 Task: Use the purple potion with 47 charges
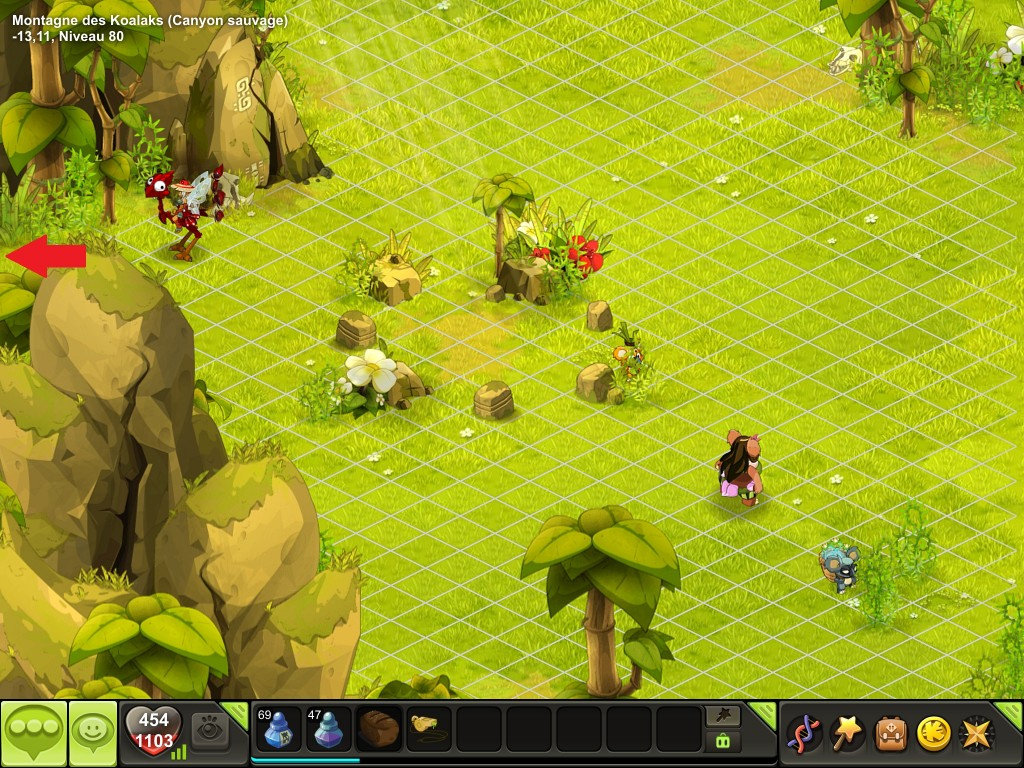(329, 729)
